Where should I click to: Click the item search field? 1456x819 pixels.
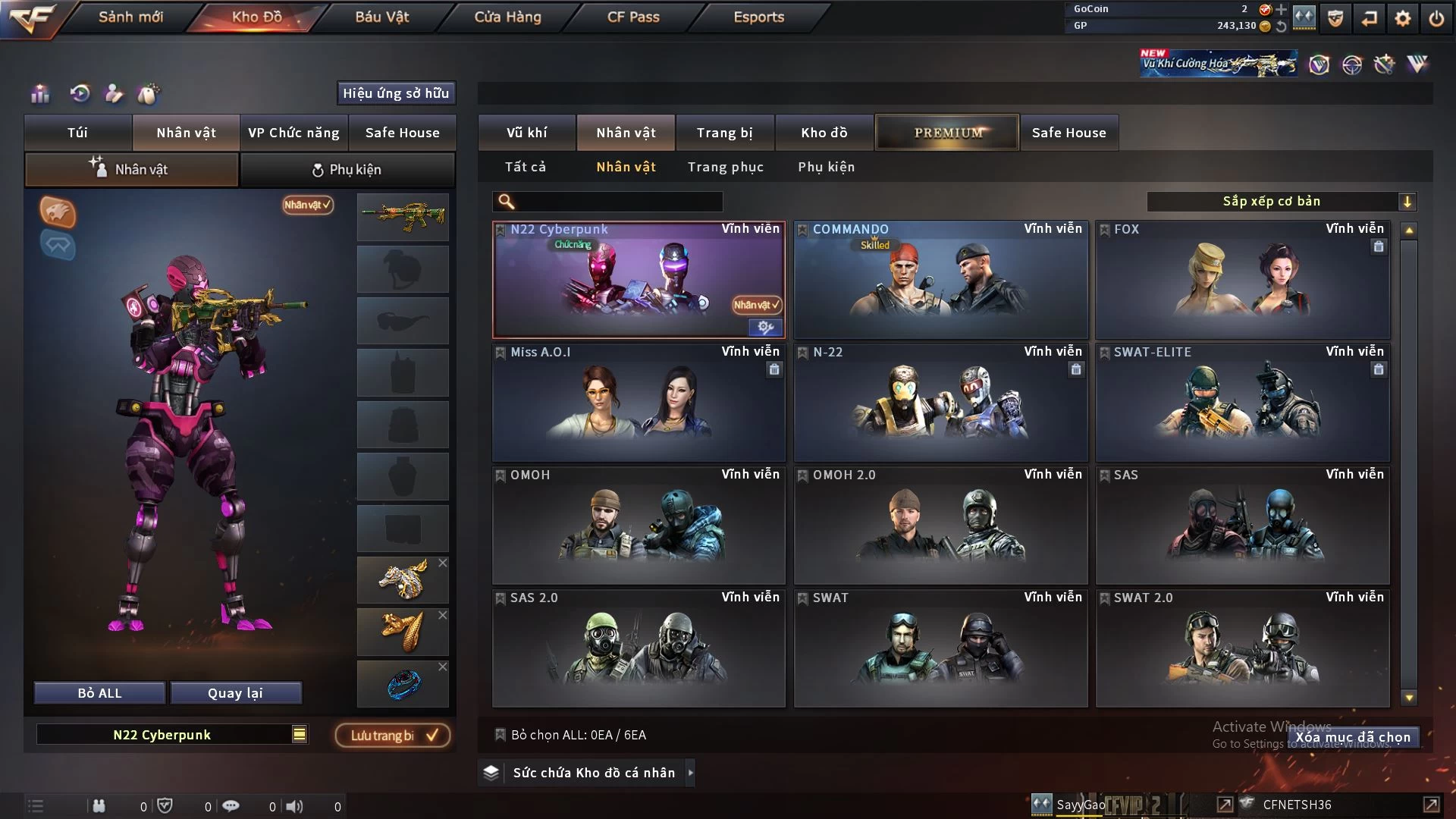618,201
